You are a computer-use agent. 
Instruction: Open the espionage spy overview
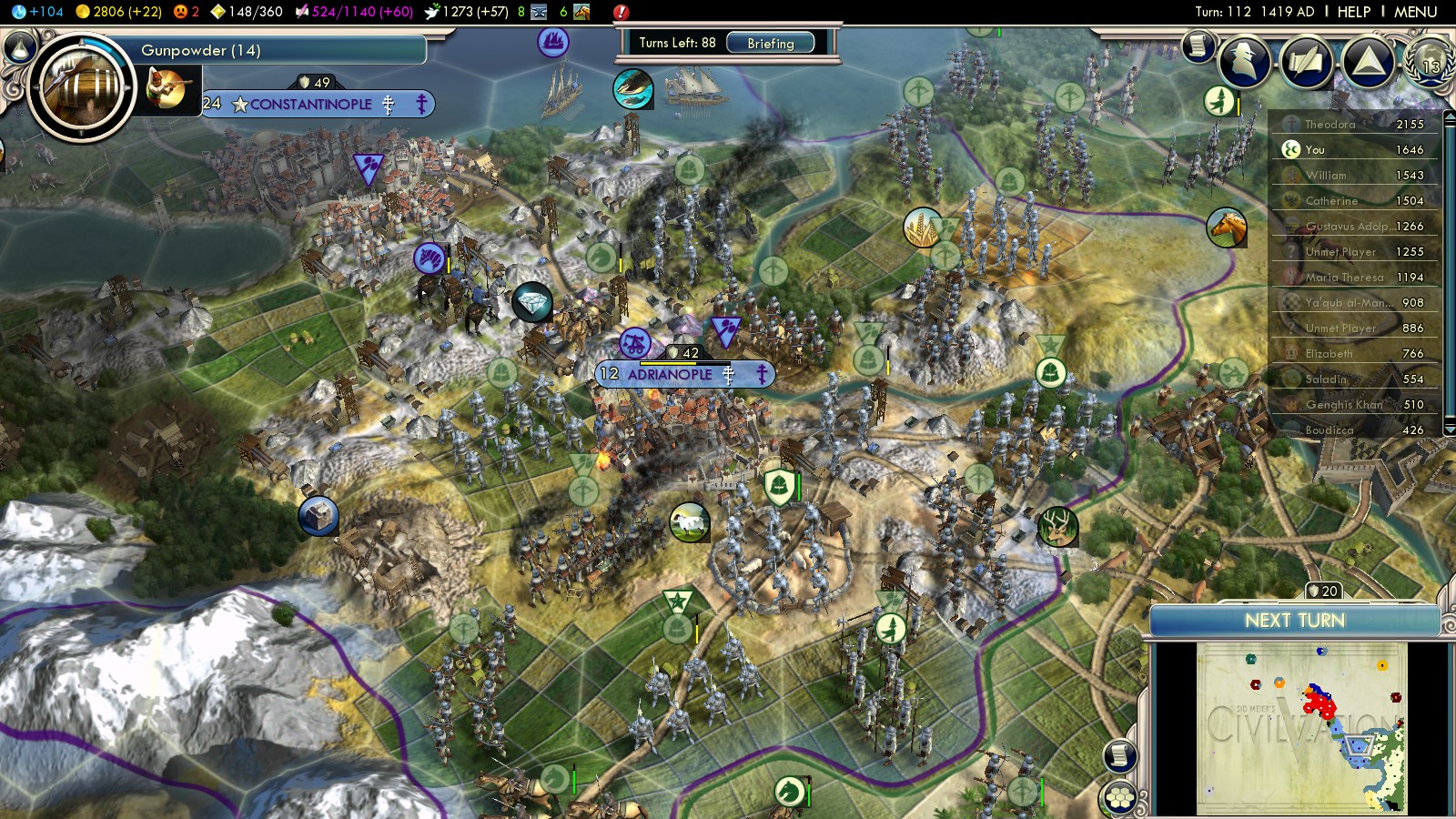click(x=1244, y=61)
